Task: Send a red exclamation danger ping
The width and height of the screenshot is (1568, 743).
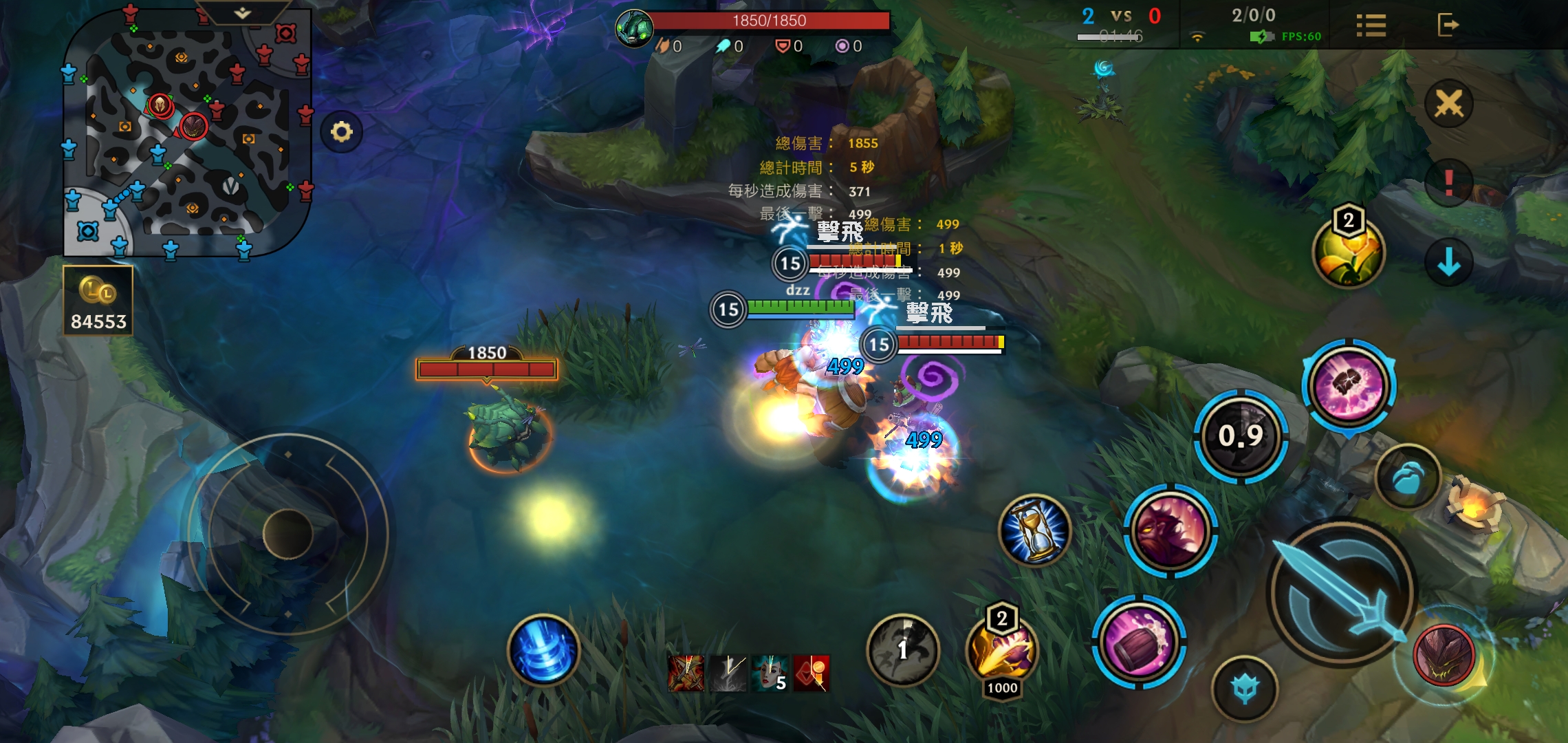Action: point(1448,183)
